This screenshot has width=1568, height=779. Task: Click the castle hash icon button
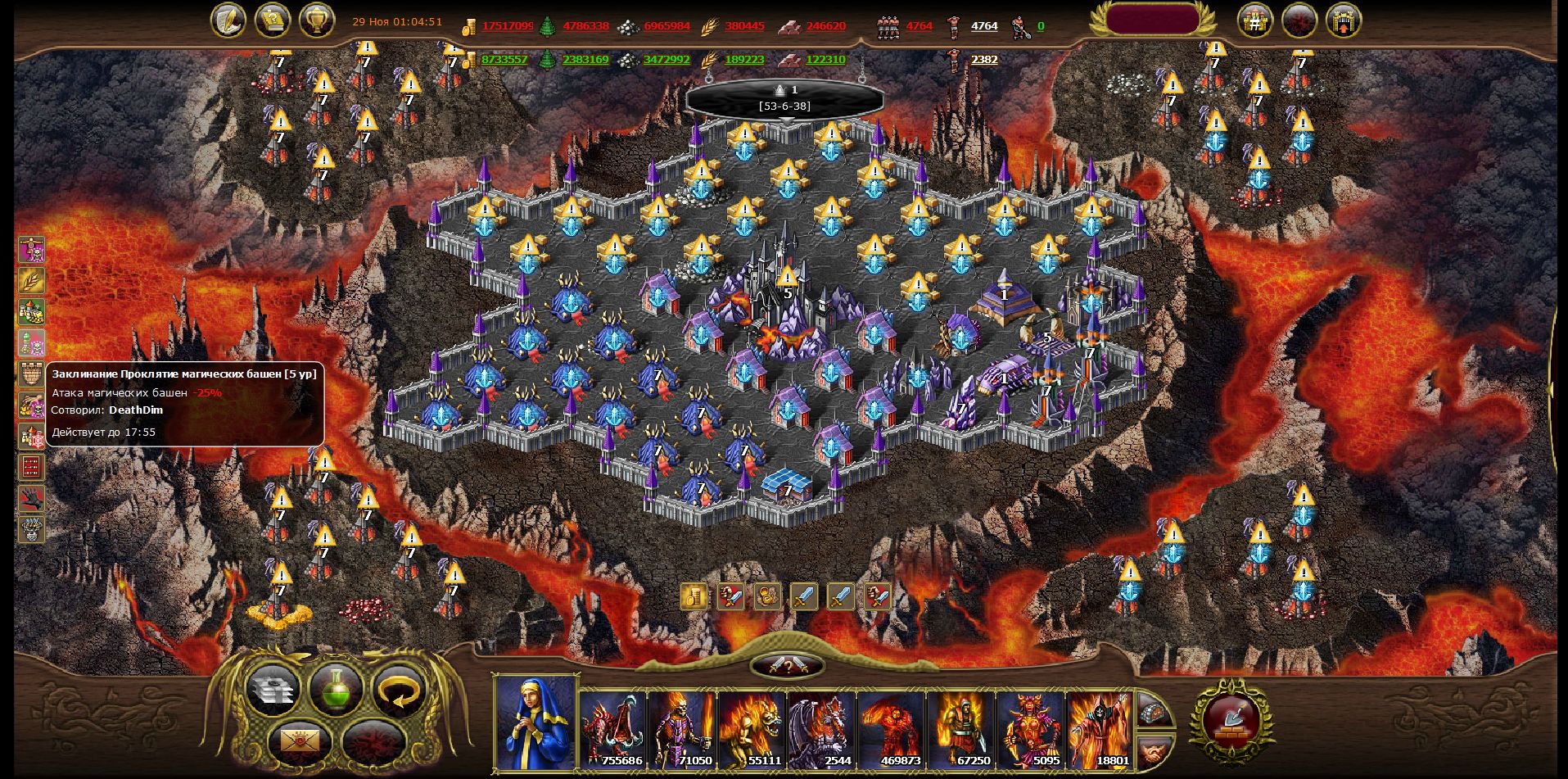coord(1254,22)
